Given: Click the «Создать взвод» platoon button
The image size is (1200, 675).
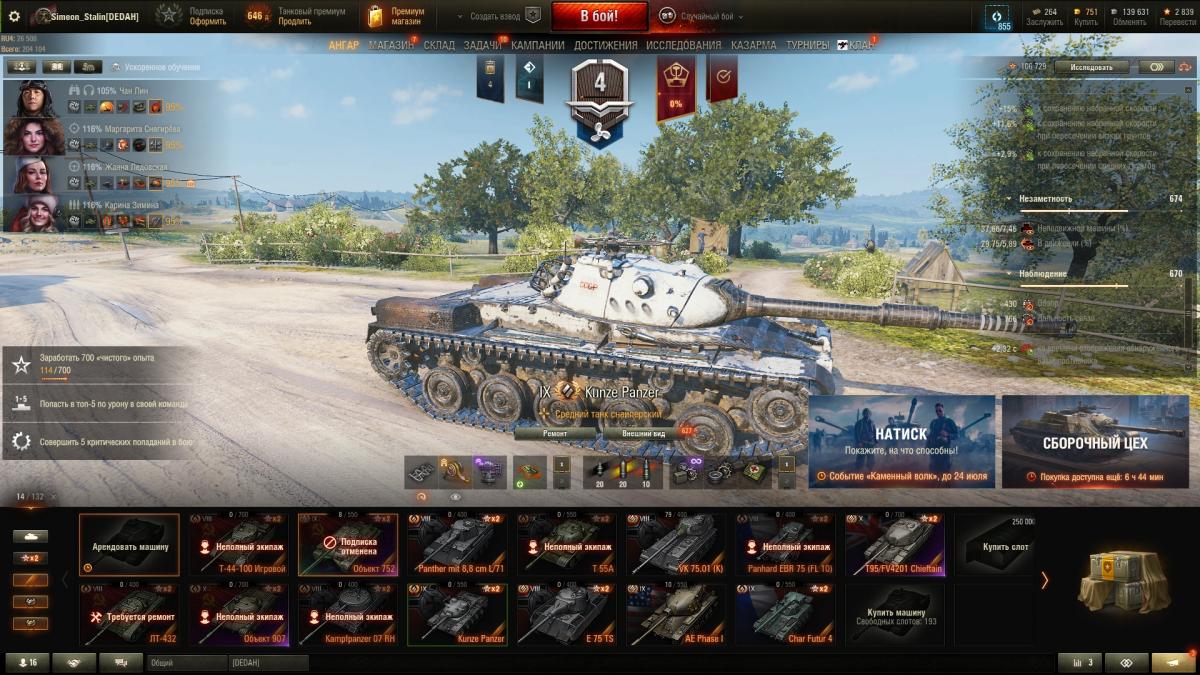Looking at the screenshot, I should click(x=497, y=16).
